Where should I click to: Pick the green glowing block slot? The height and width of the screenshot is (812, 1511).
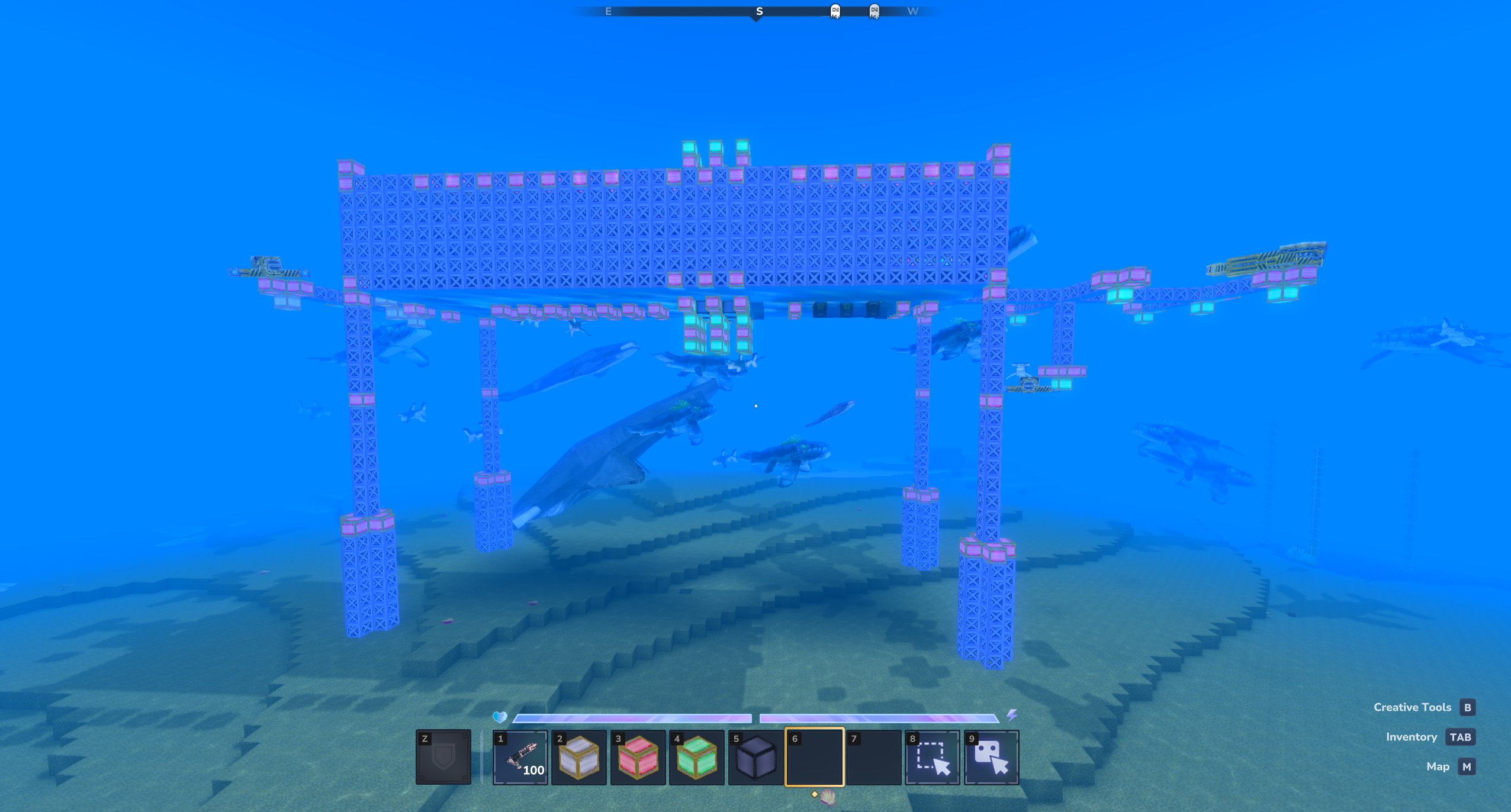[696, 758]
